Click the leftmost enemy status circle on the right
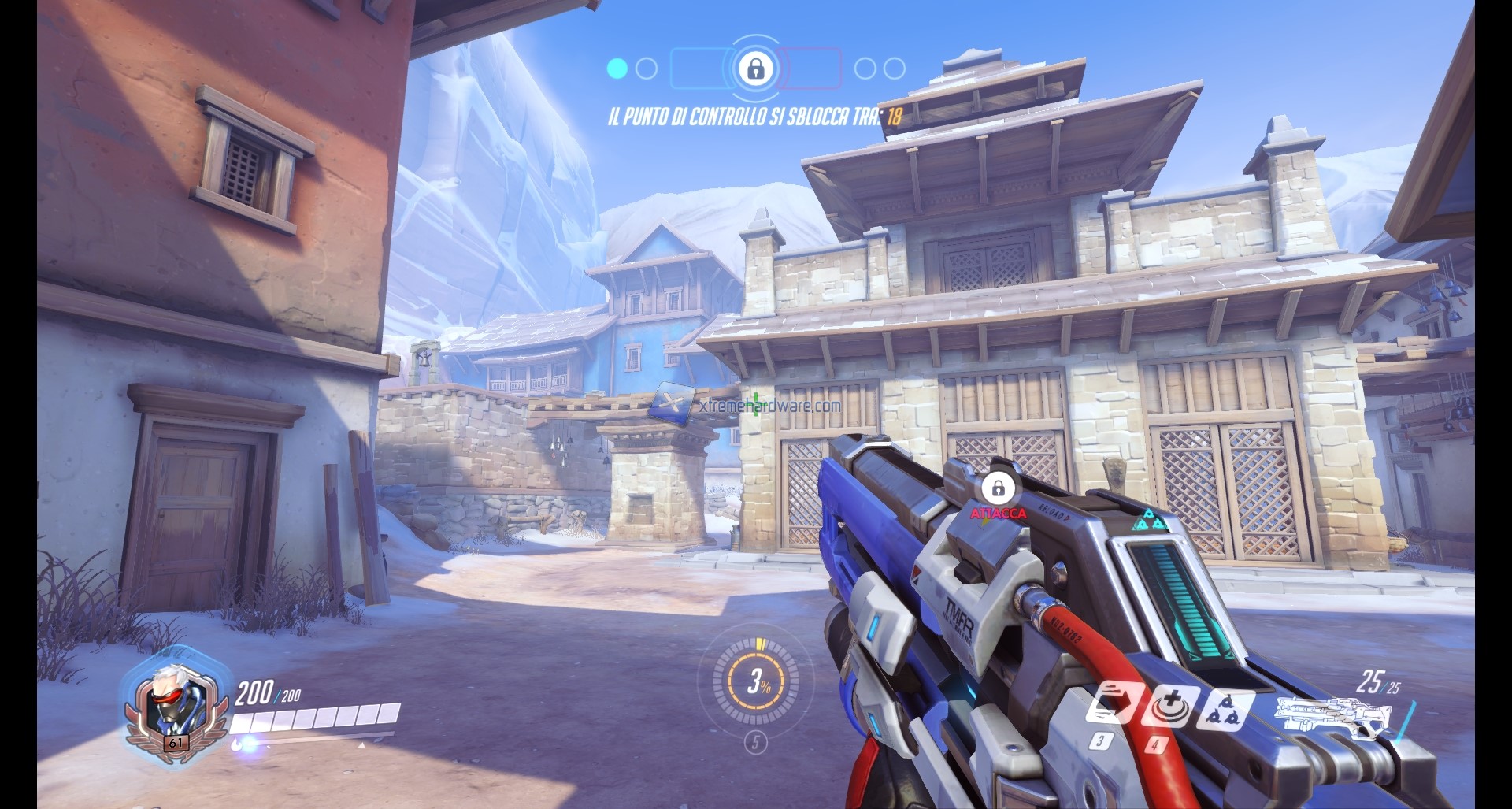Viewport: 1512px width, 809px height. 865,69
